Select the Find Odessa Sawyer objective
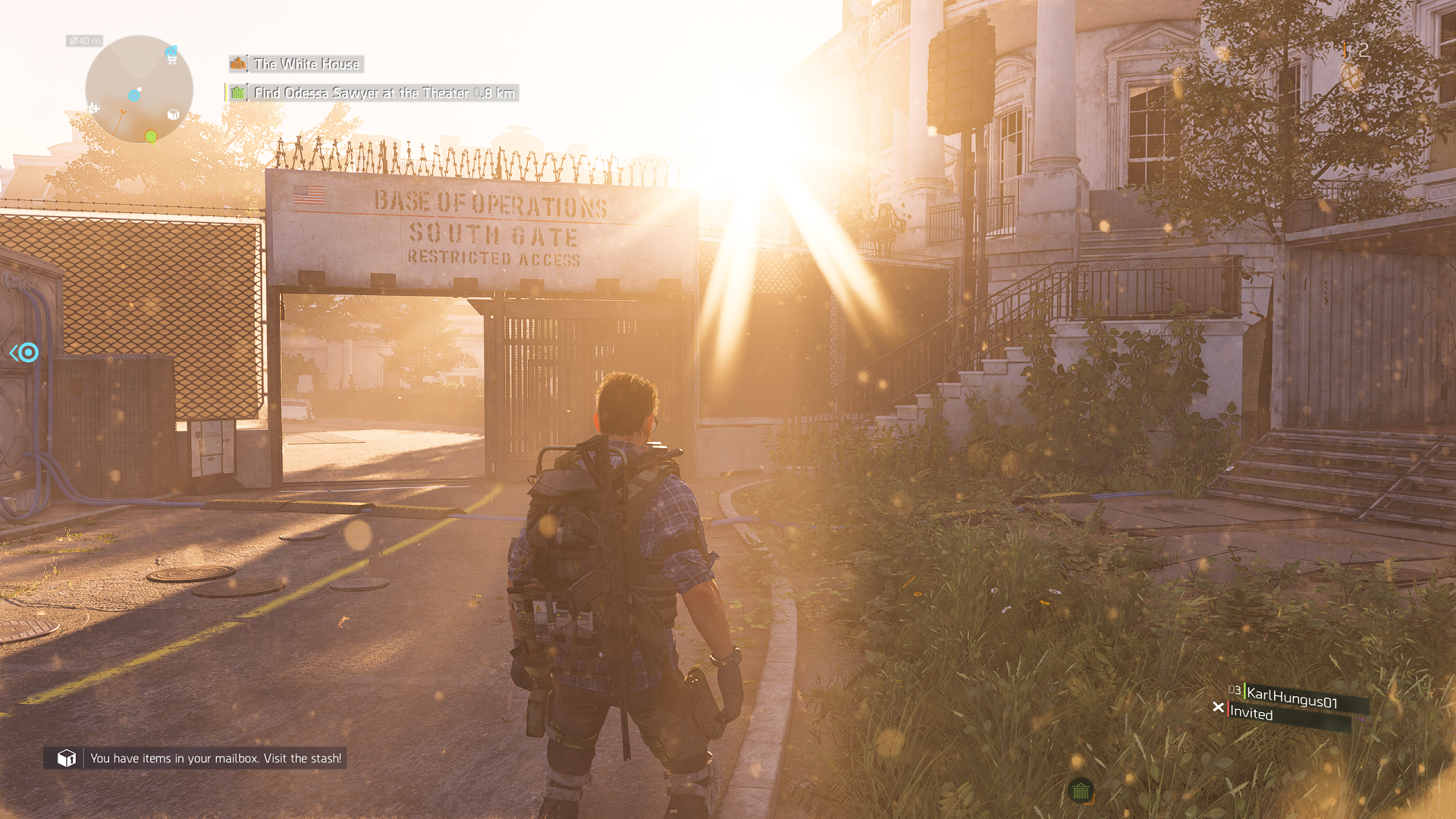The width and height of the screenshot is (1456, 819). coord(373,93)
